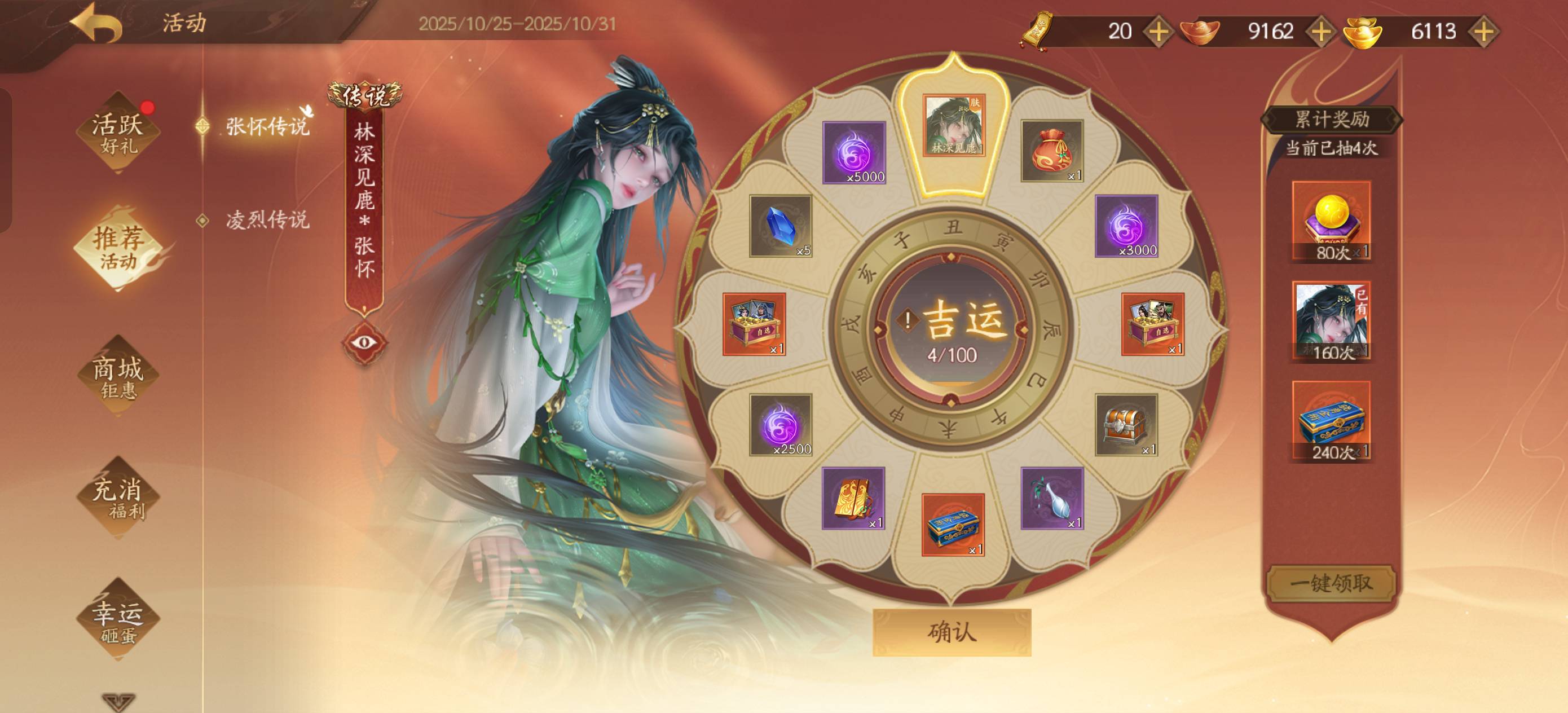Image resolution: width=1568 pixels, height=713 pixels.
Task: Claim all rewards with 一键领取
Action: 1331,583
